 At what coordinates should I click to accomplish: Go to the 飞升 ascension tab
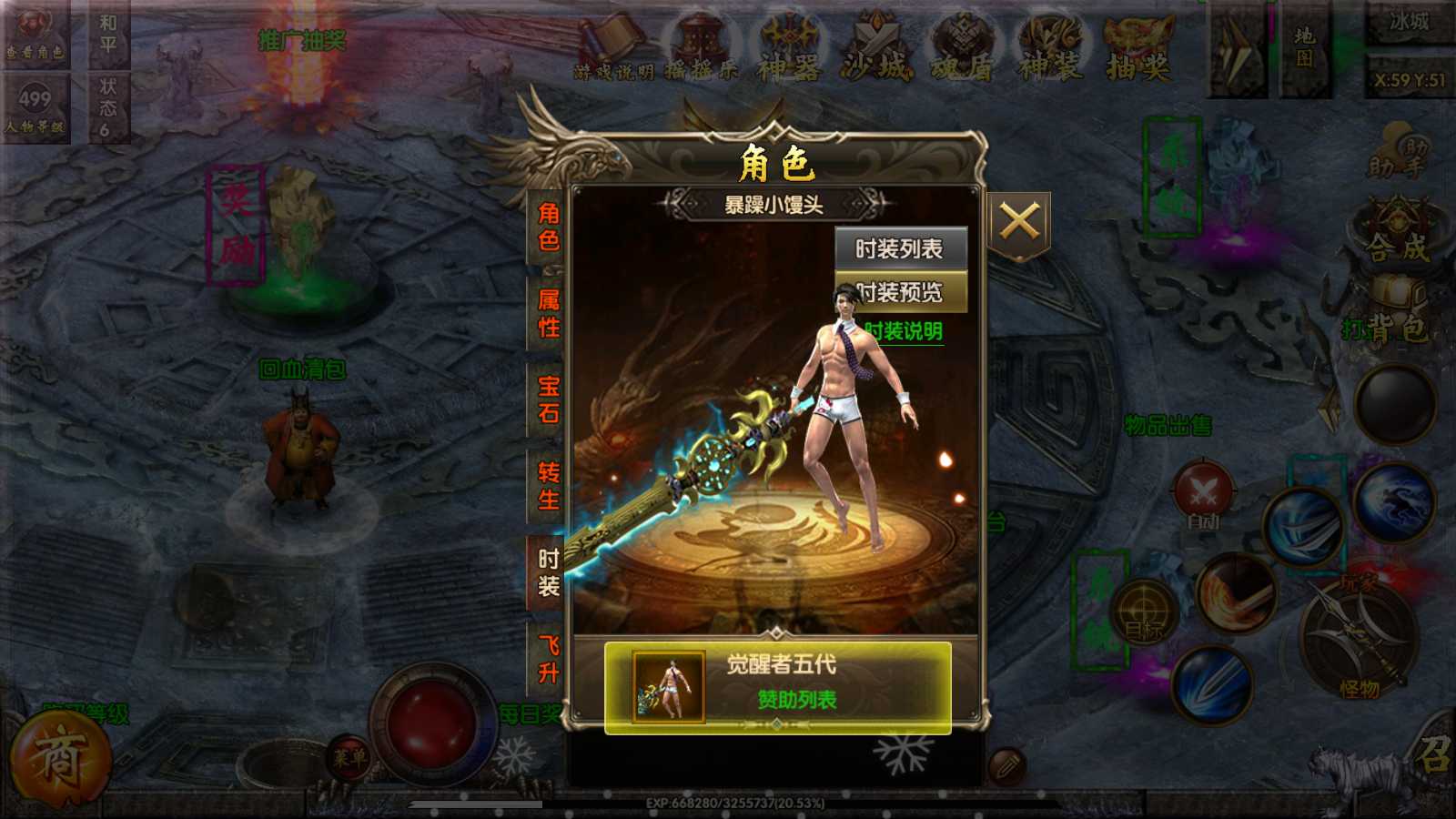548,659
